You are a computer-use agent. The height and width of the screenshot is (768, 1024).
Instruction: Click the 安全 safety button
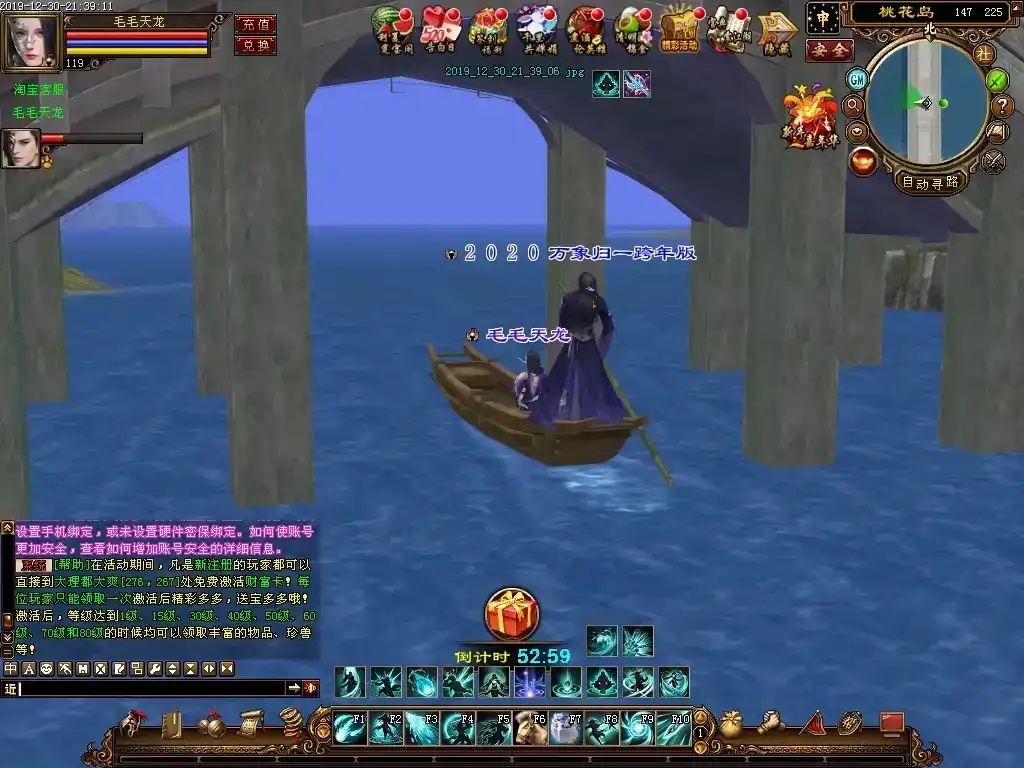click(x=829, y=49)
